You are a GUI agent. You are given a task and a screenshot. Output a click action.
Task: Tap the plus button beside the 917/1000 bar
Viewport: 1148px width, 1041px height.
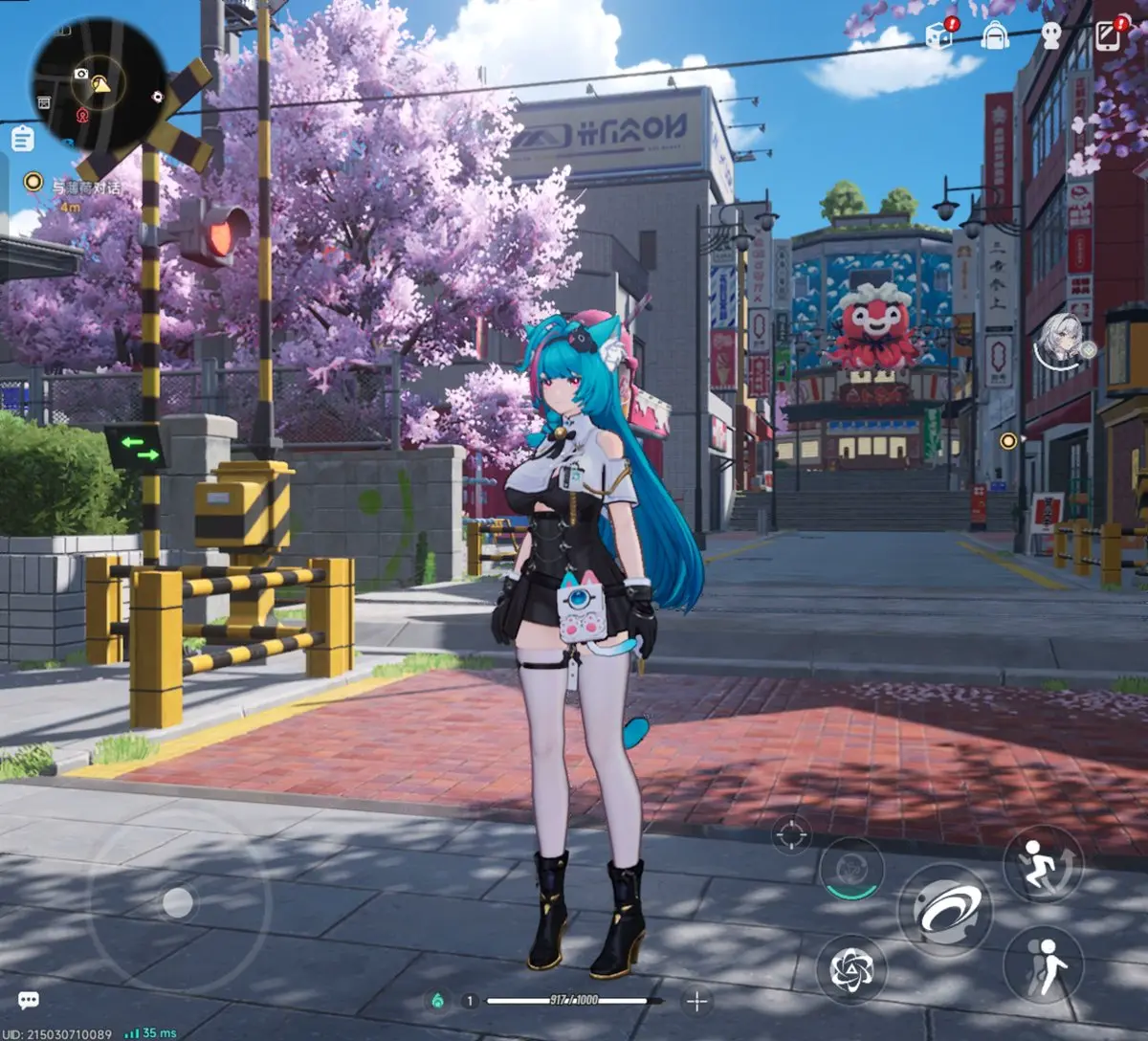[x=696, y=1002]
